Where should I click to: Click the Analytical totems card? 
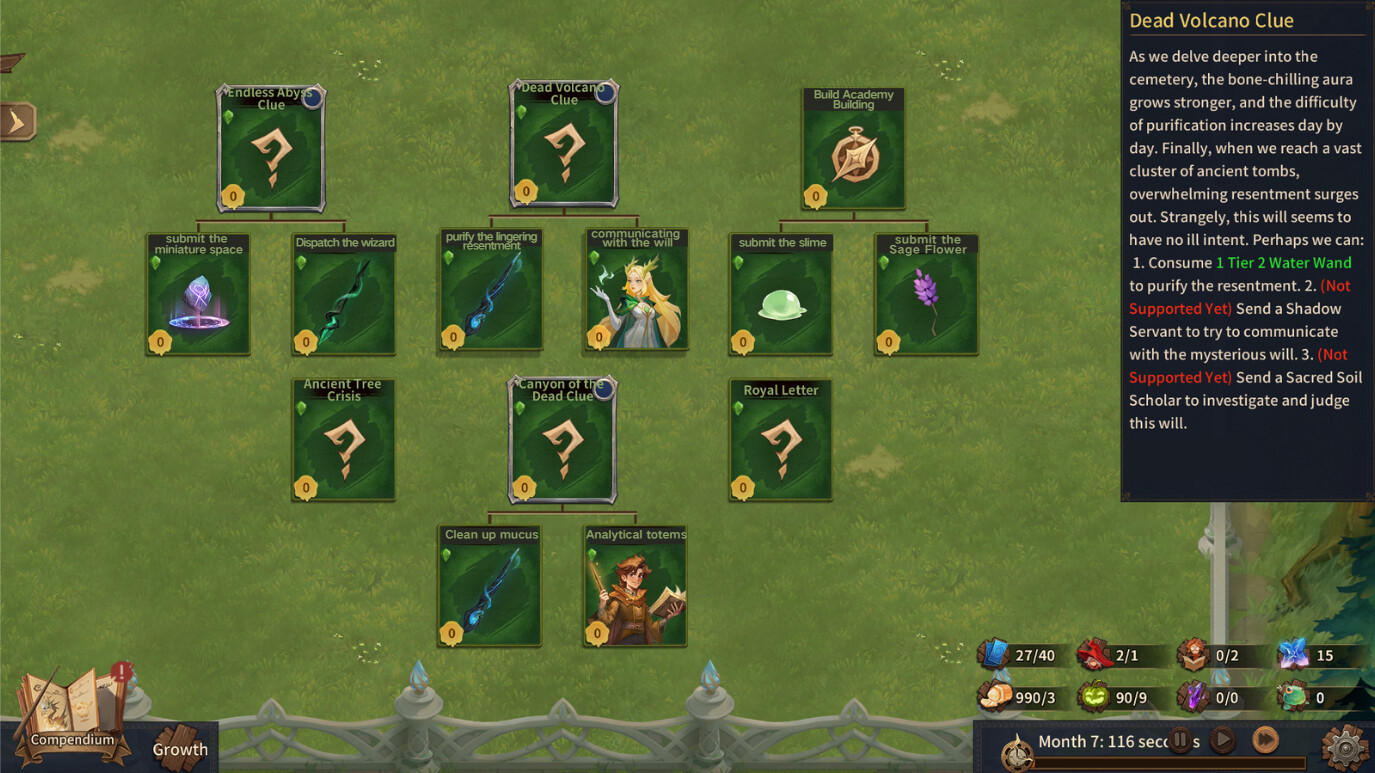pyautogui.click(x=634, y=587)
